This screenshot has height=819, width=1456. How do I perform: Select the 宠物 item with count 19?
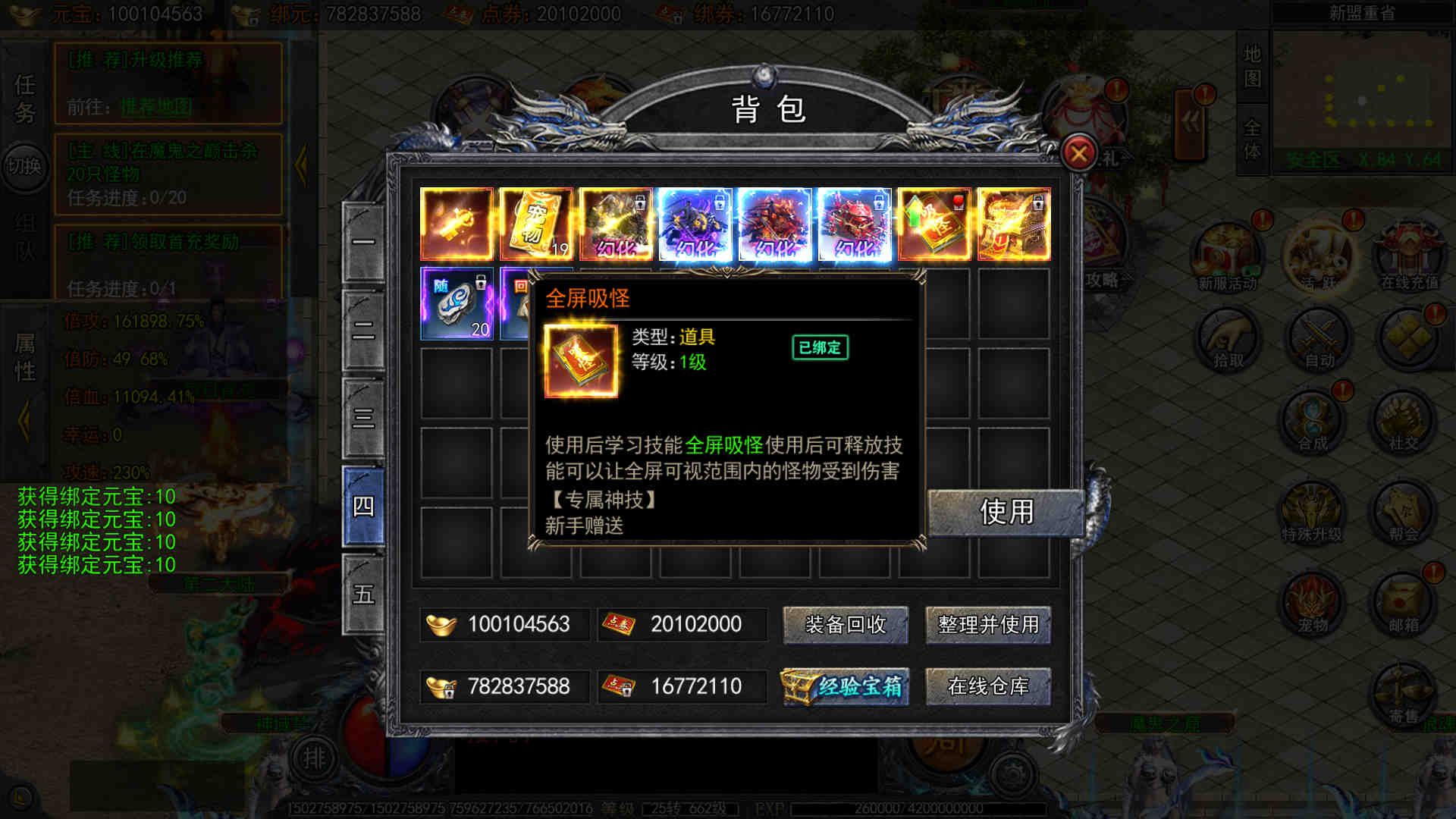536,224
